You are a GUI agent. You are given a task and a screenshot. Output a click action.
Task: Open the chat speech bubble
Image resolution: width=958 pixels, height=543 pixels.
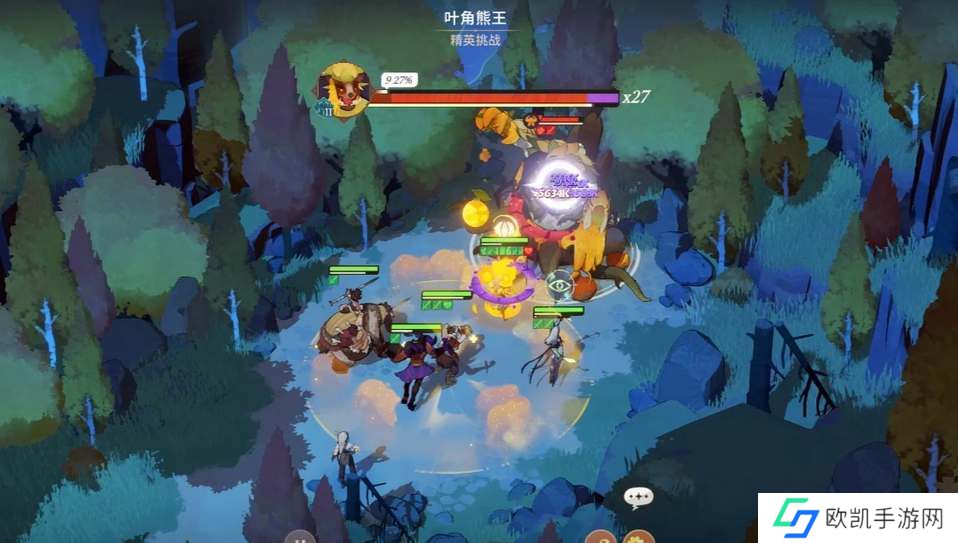[637, 497]
